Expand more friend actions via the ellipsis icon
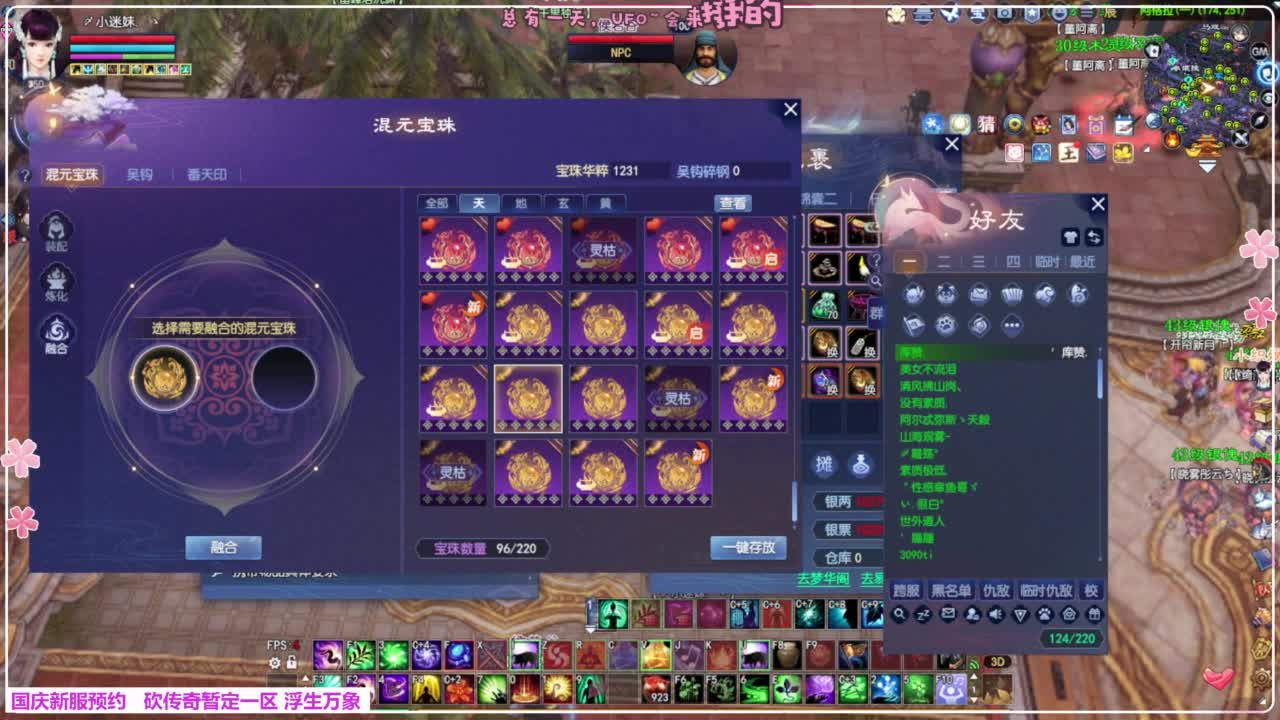The image size is (1280, 720). 1012,325
